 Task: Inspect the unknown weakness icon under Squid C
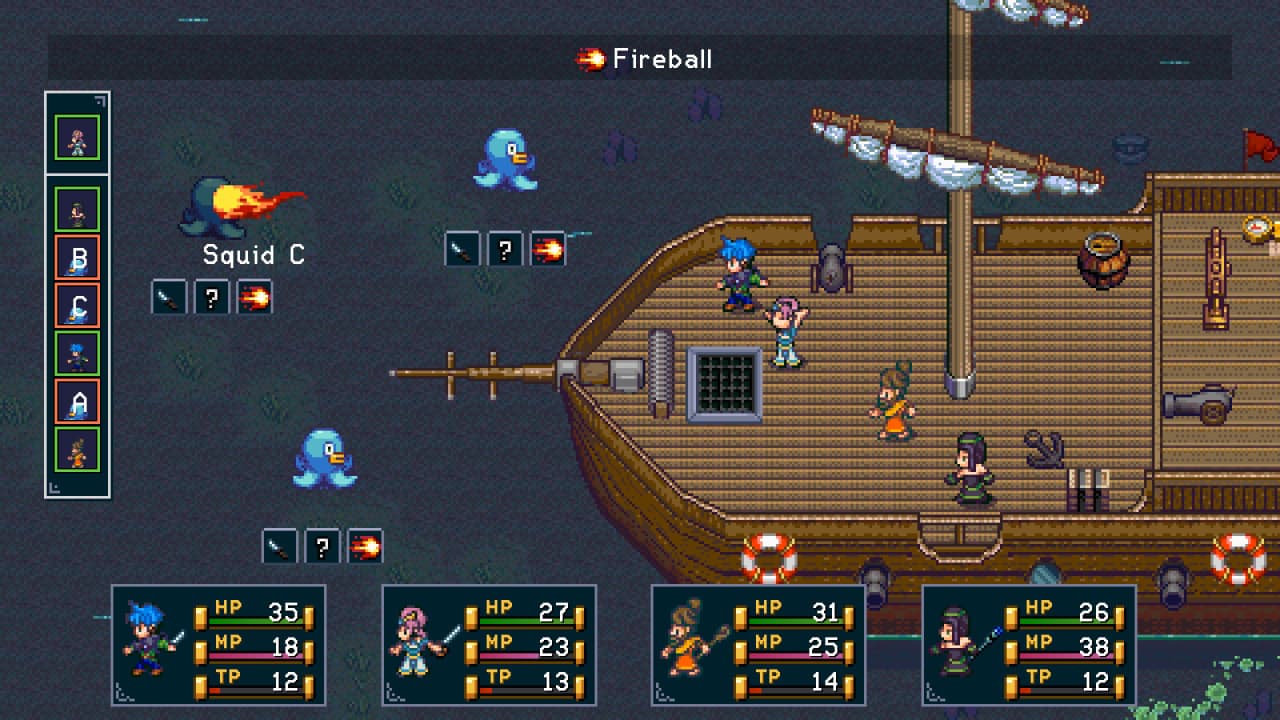[x=212, y=297]
